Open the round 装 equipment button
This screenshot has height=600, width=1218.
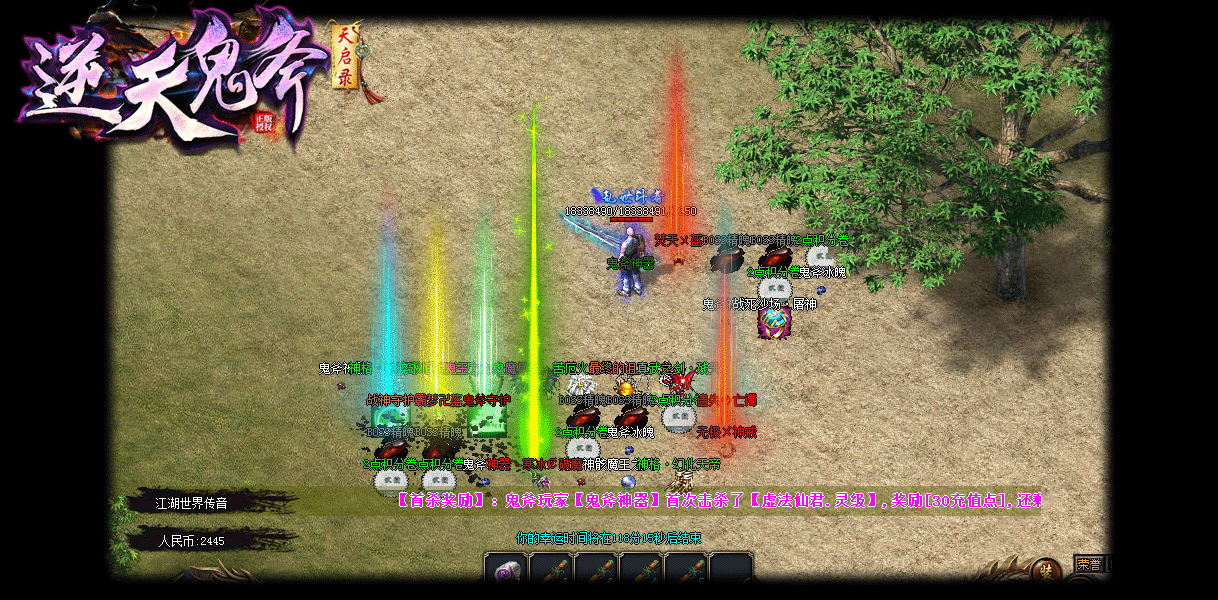1045,570
